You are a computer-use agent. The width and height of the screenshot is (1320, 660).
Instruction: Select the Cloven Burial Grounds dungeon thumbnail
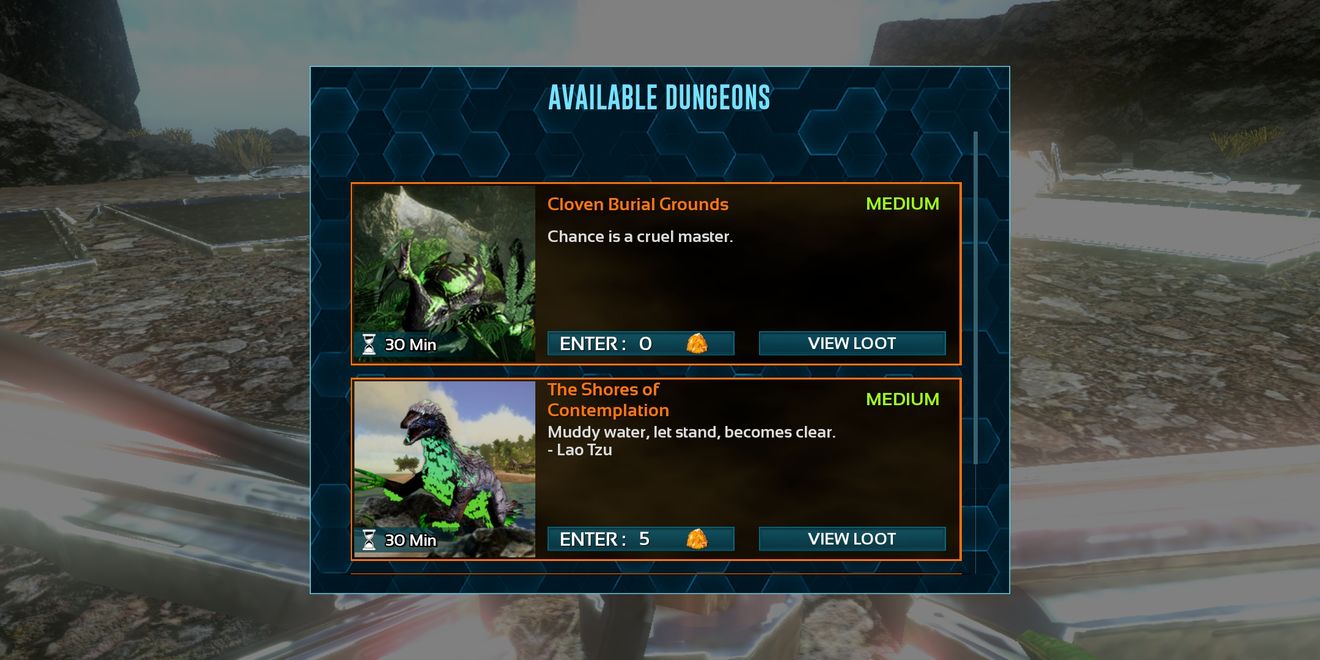(444, 273)
